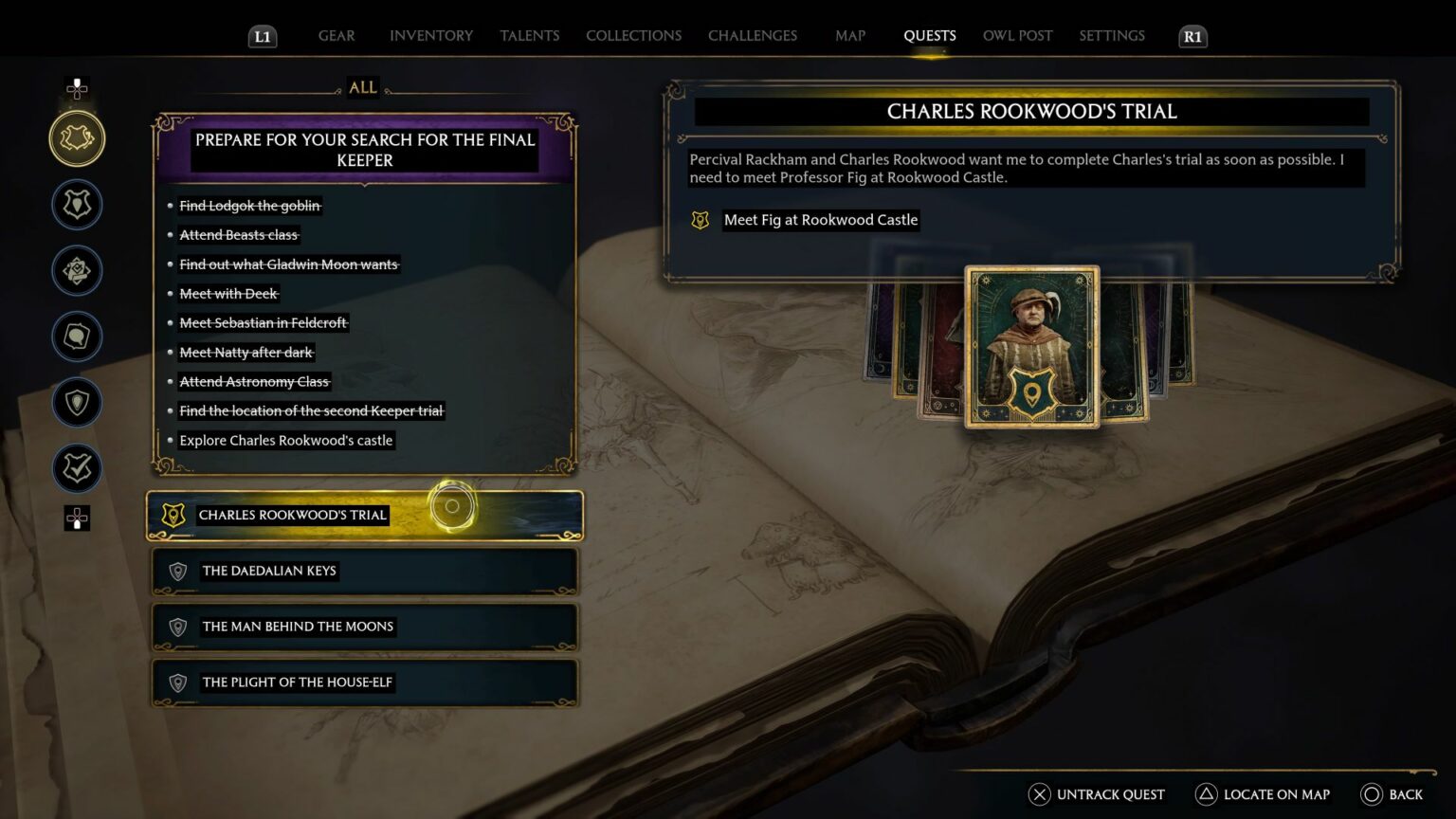Select the second quest category shield icon
This screenshot has height=819, width=1456.
click(77, 204)
